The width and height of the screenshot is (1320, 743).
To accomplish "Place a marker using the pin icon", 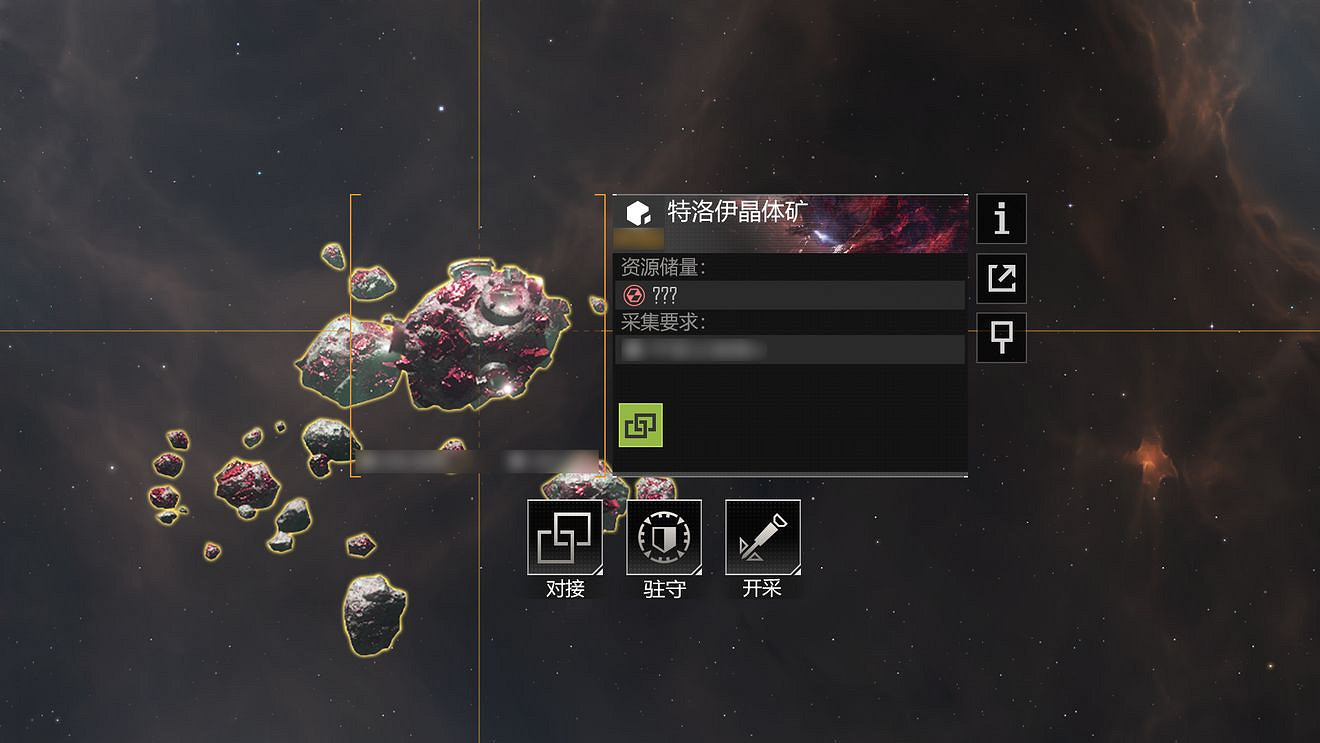I will click(1001, 337).
